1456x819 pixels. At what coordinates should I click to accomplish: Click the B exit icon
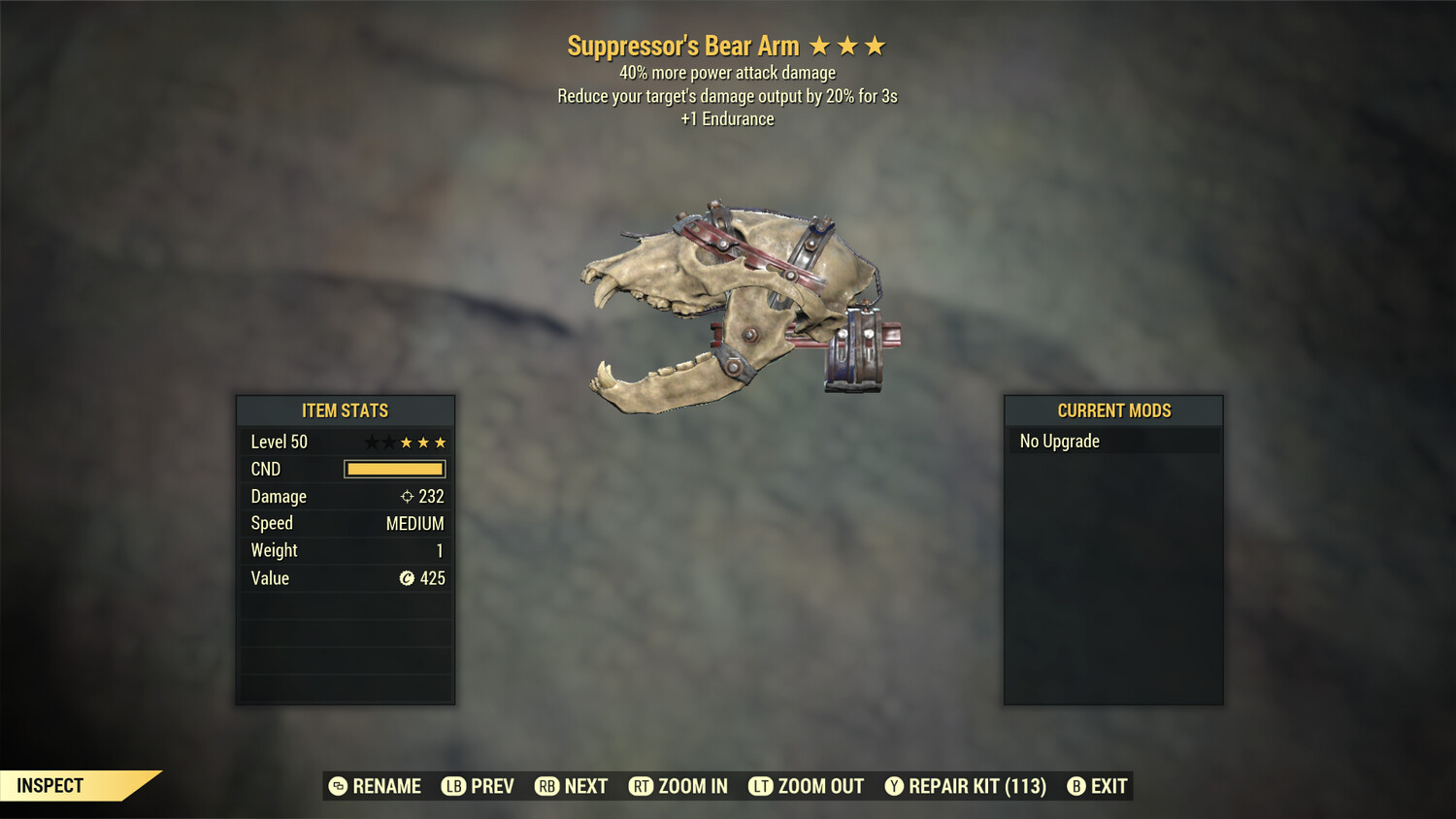(1077, 786)
